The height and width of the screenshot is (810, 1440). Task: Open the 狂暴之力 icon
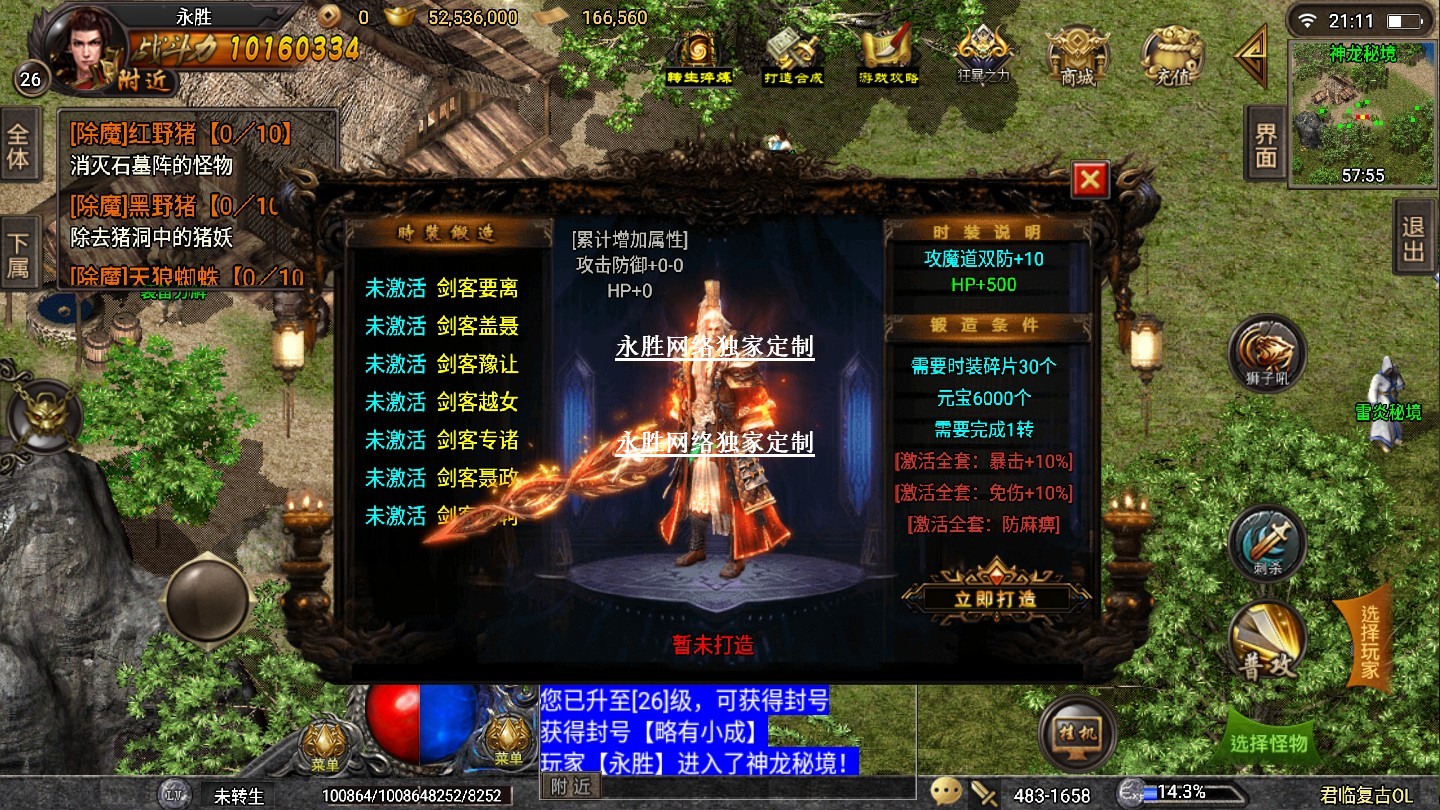click(985, 56)
